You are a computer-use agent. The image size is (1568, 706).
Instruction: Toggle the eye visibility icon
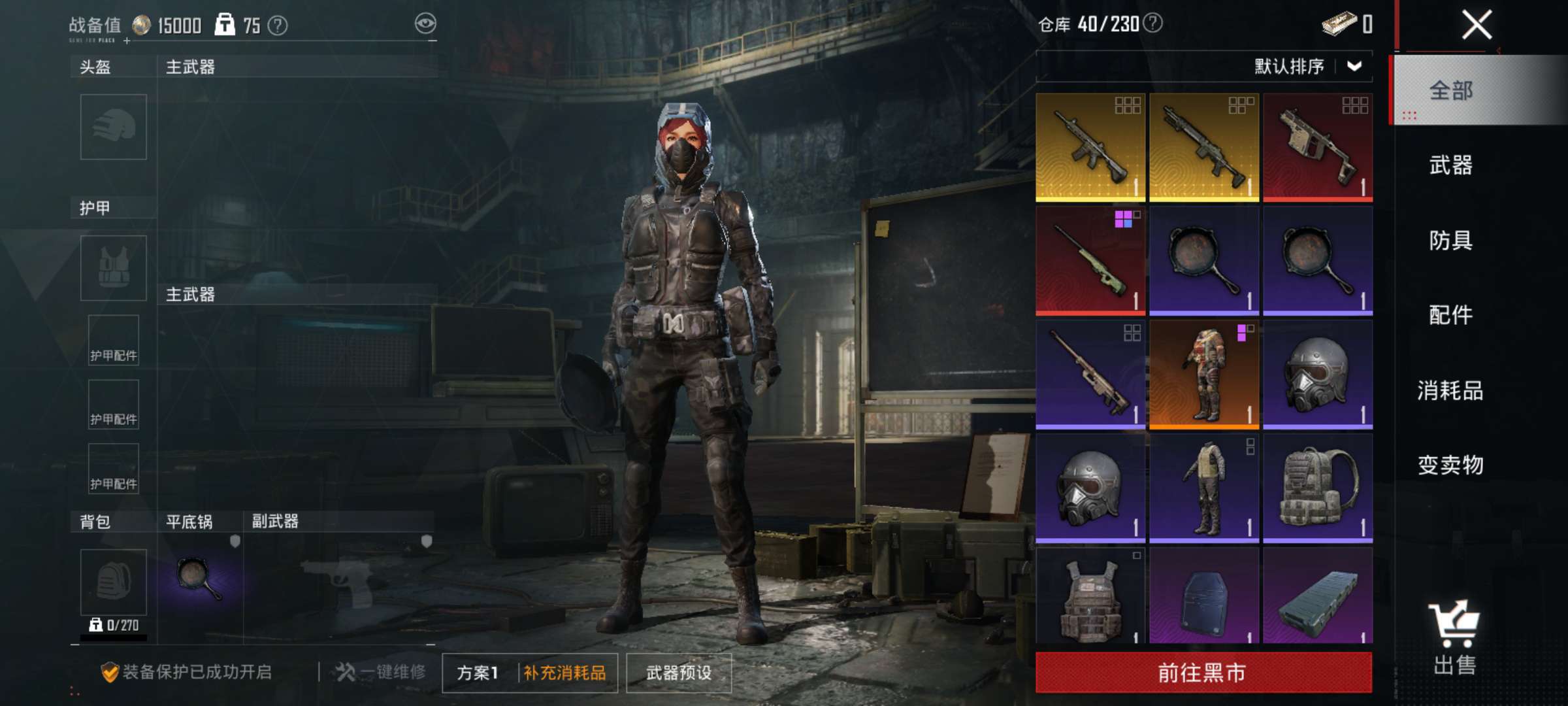(x=425, y=24)
